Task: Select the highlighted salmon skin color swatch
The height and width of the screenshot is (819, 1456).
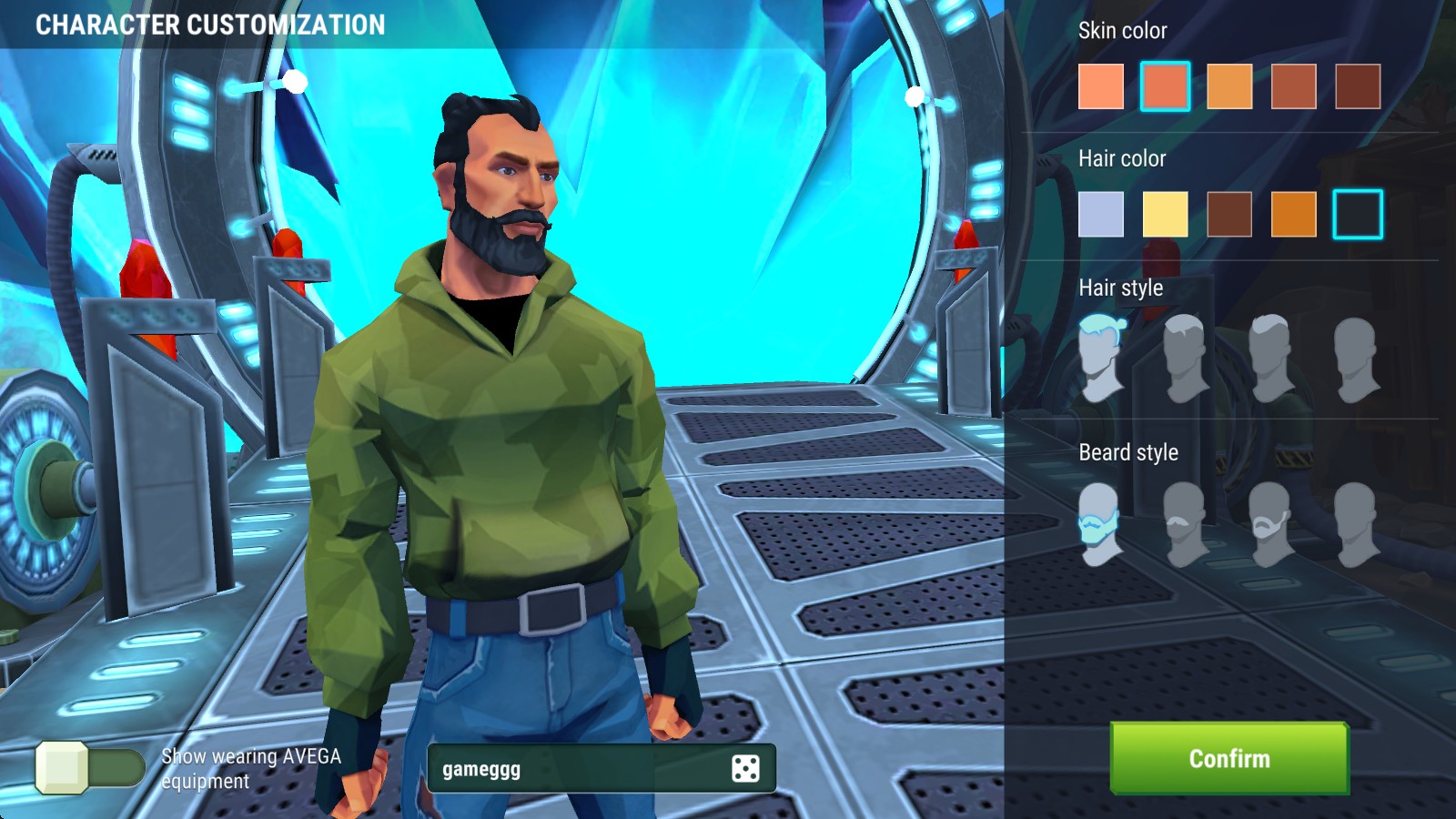Action: click(x=1165, y=86)
